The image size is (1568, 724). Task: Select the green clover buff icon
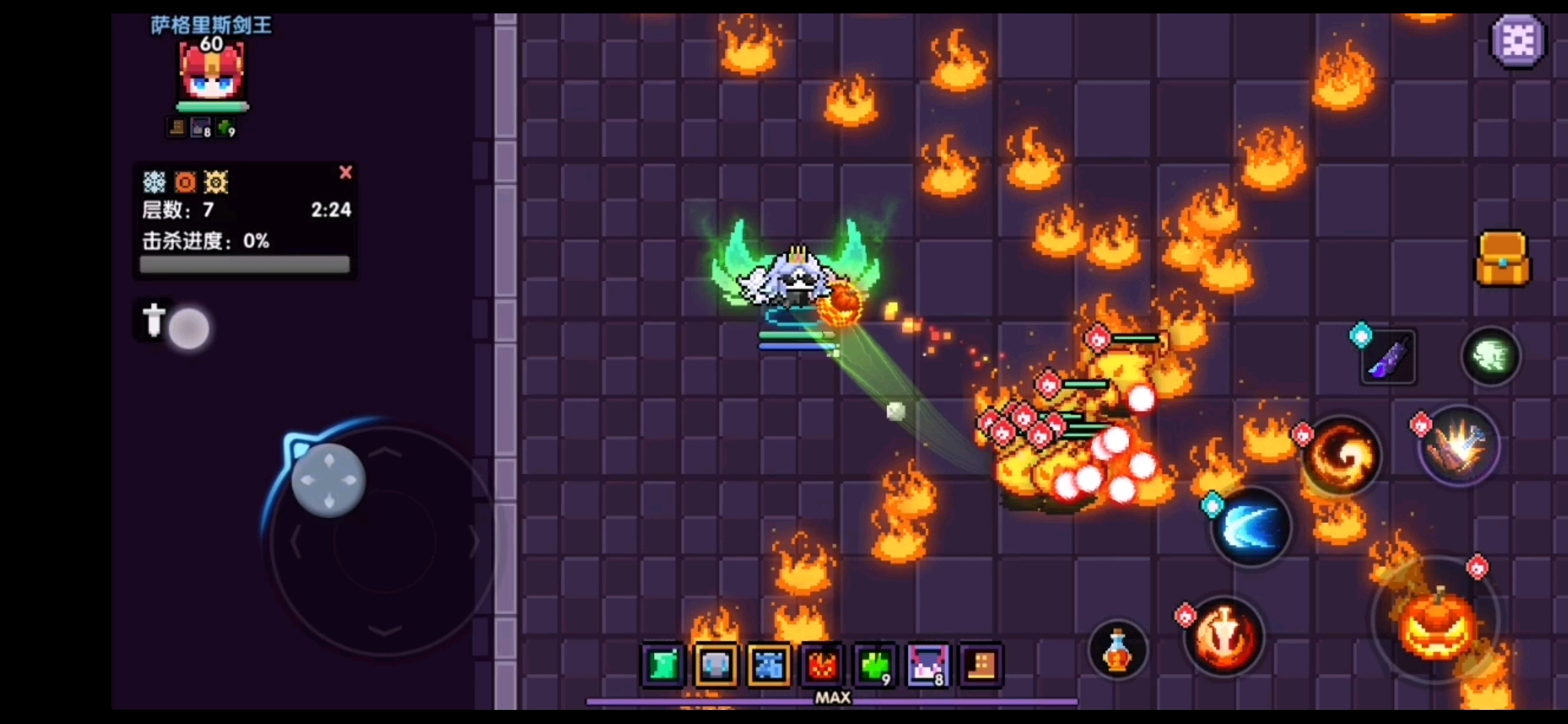point(874,666)
